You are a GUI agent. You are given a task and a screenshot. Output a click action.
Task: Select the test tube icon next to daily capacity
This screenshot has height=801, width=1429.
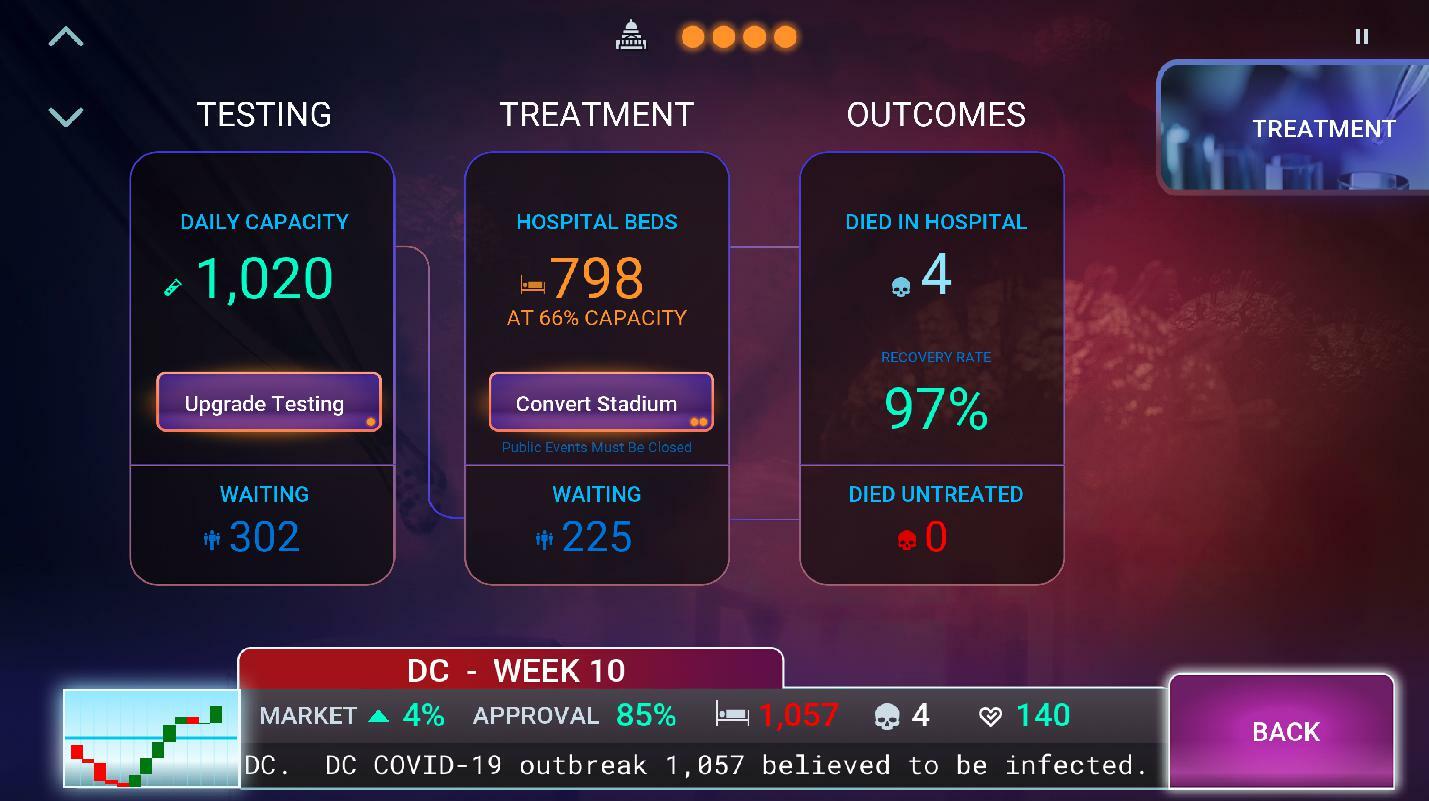tap(173, 285)
